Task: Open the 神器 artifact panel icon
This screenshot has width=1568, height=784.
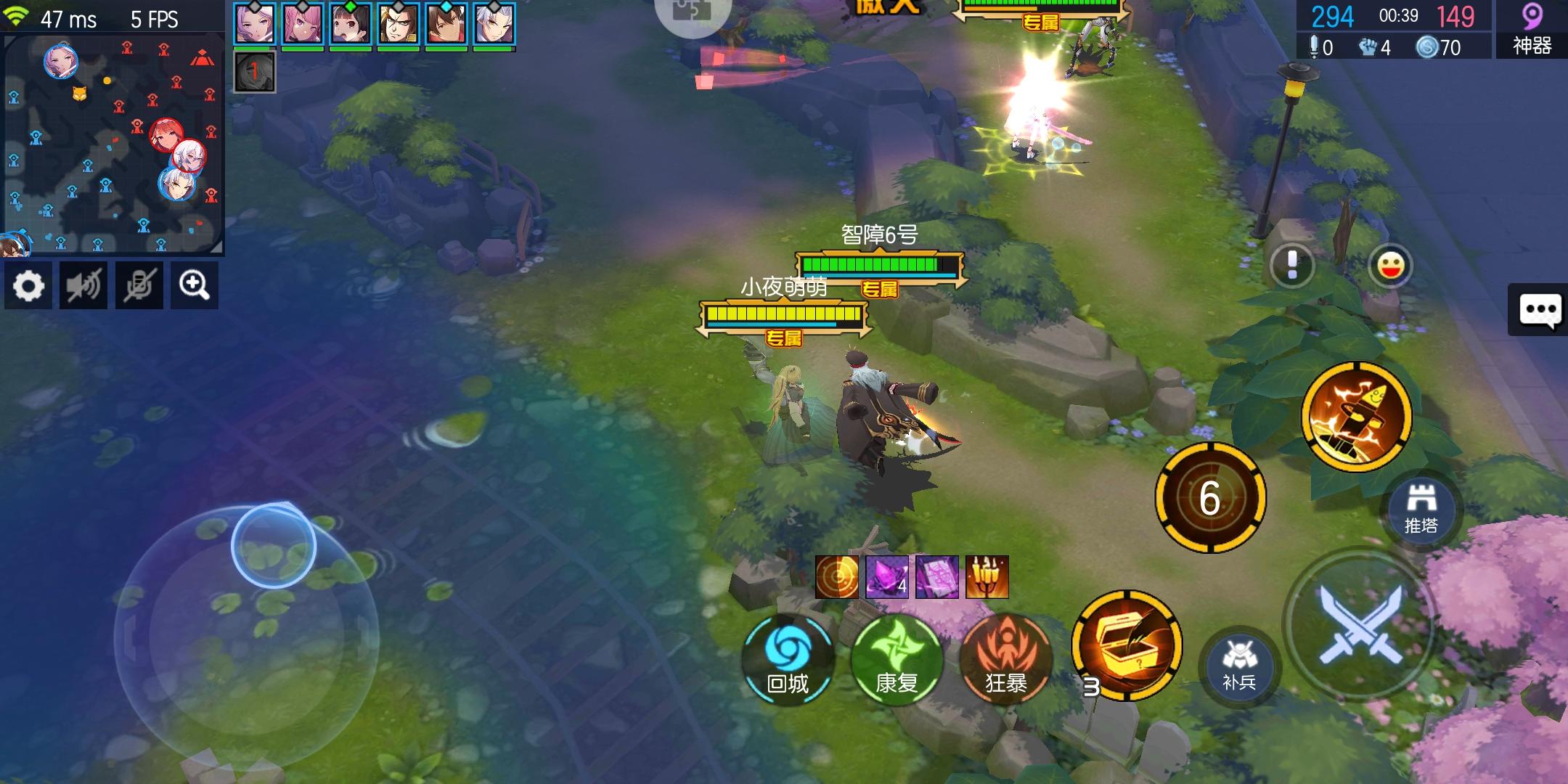Action: 1532,30
